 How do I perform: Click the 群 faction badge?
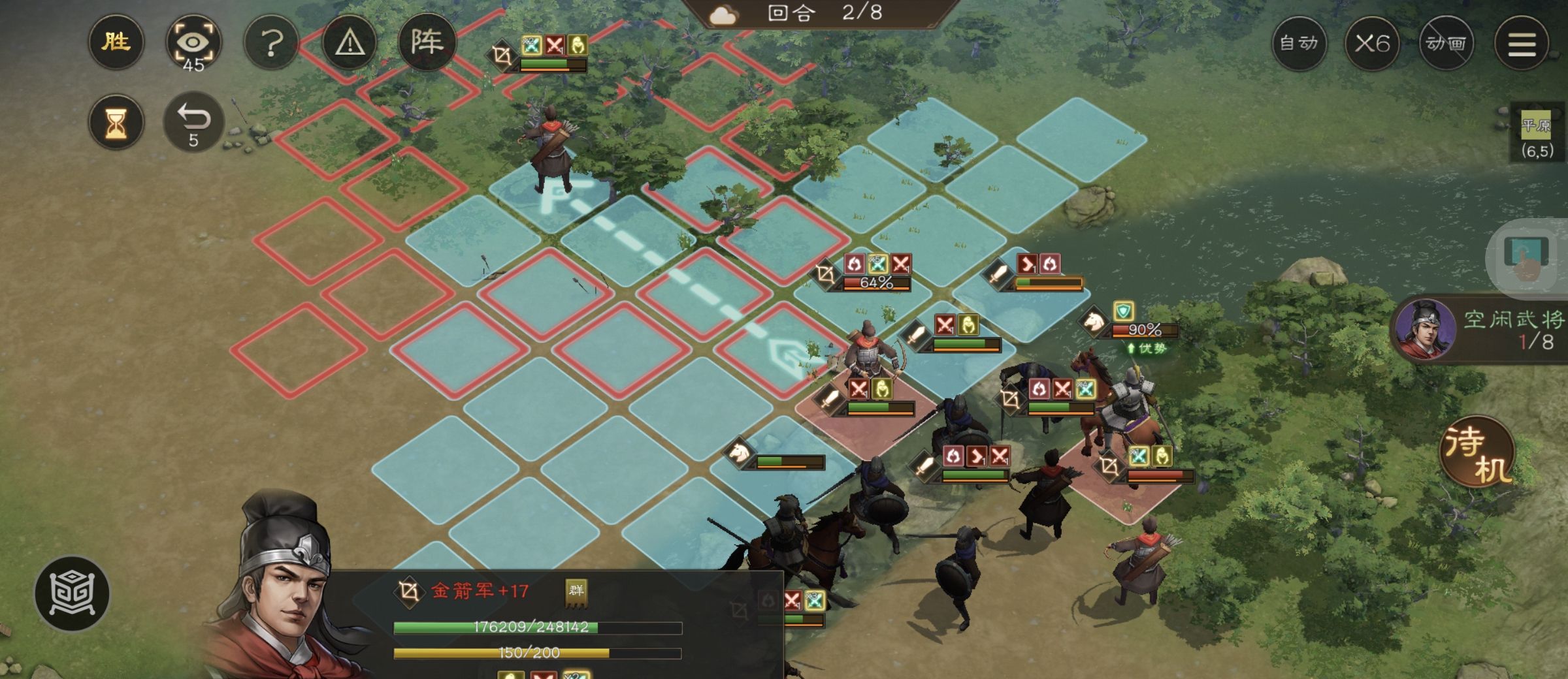click(576, 592)
